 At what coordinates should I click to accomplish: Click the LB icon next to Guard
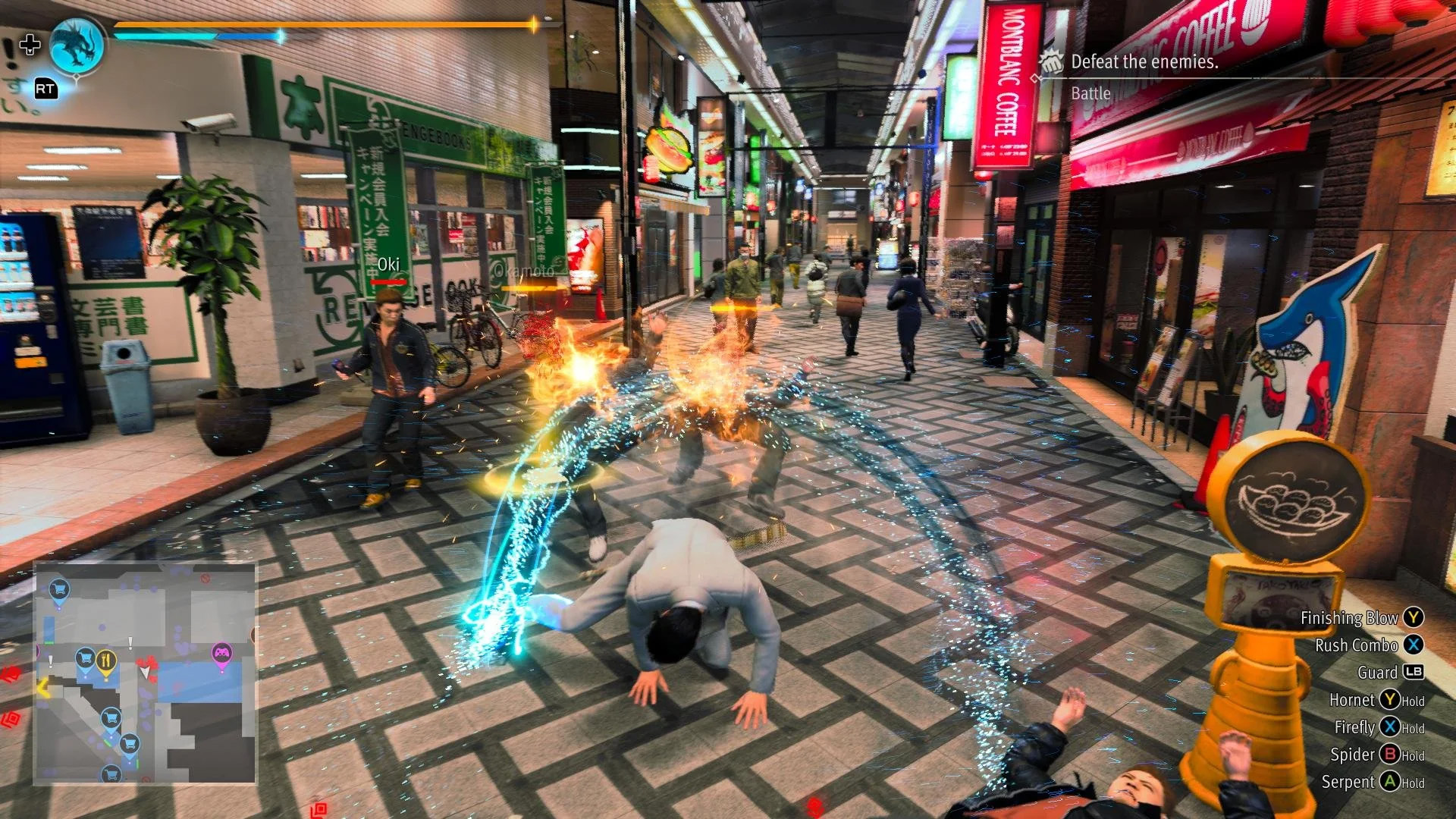coord(1415,673)
